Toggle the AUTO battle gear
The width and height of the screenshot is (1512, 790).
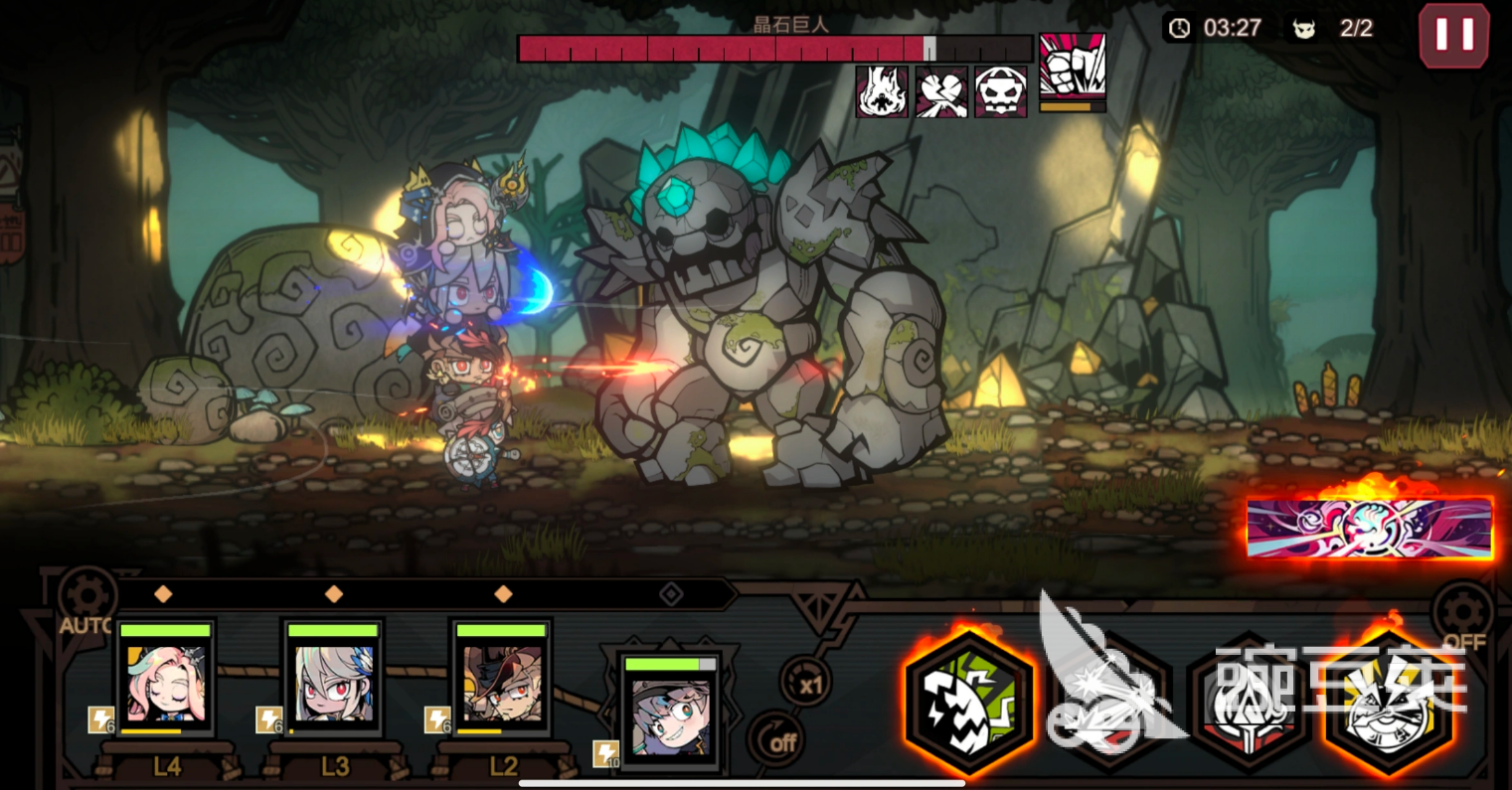coord(87,598)
